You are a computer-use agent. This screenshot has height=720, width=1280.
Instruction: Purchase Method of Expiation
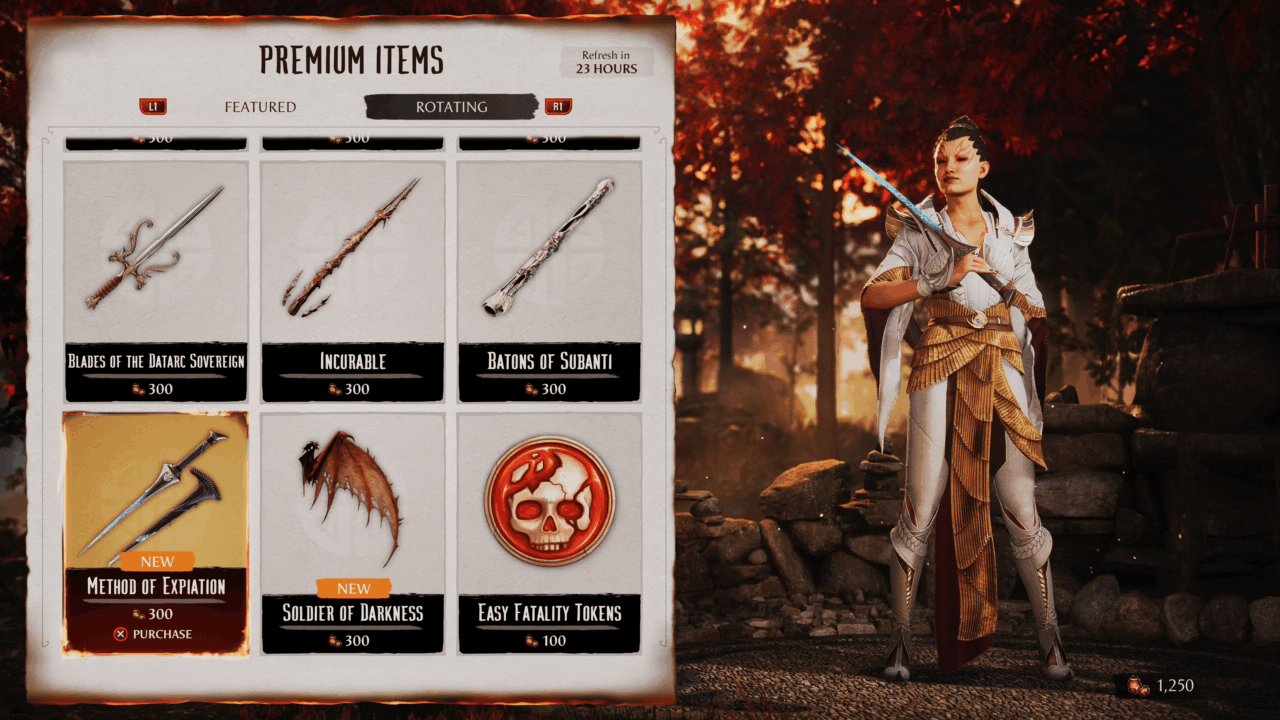(154, 634)
